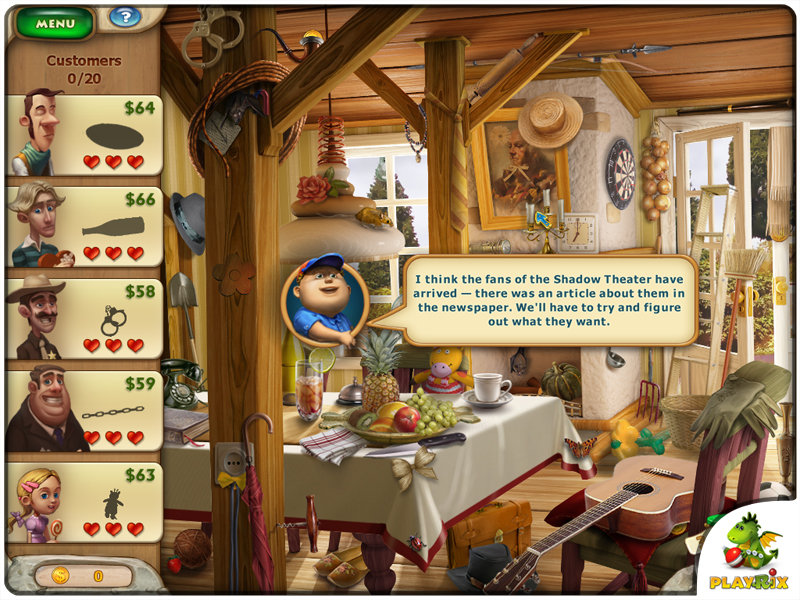Image resolution: width=800 pixels, height=600 pixels.
Task: Select the sheriff customer wanting handcuffs
Action: pos(84,319)
